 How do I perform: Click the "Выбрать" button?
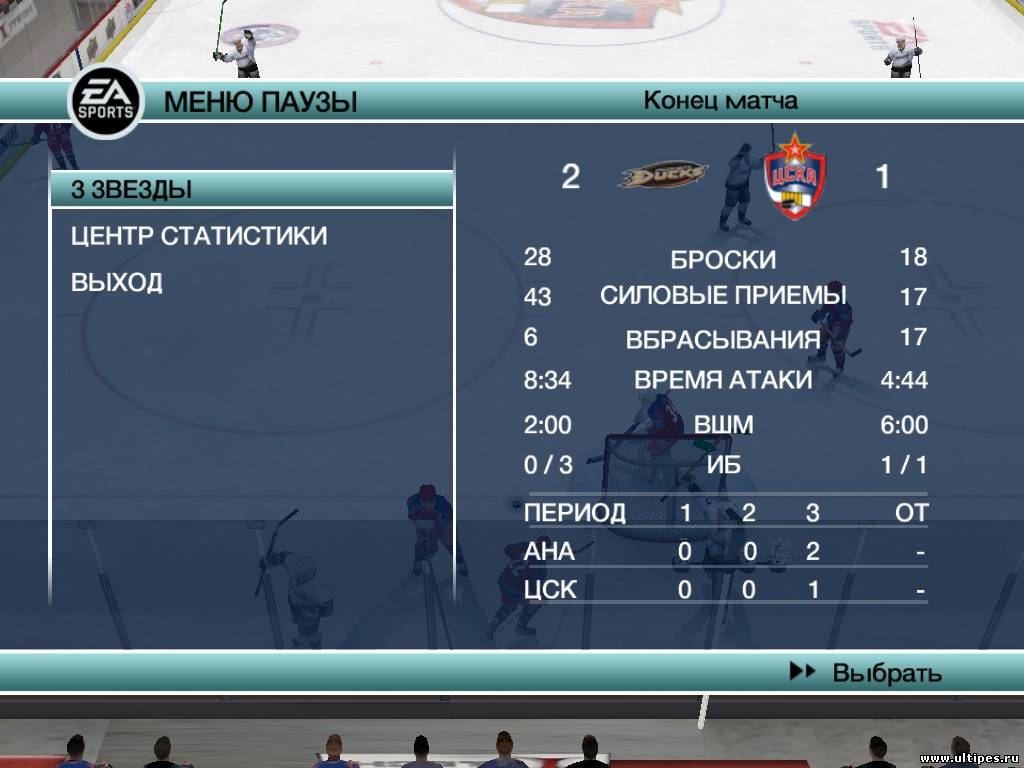click(x=867, y=673)
